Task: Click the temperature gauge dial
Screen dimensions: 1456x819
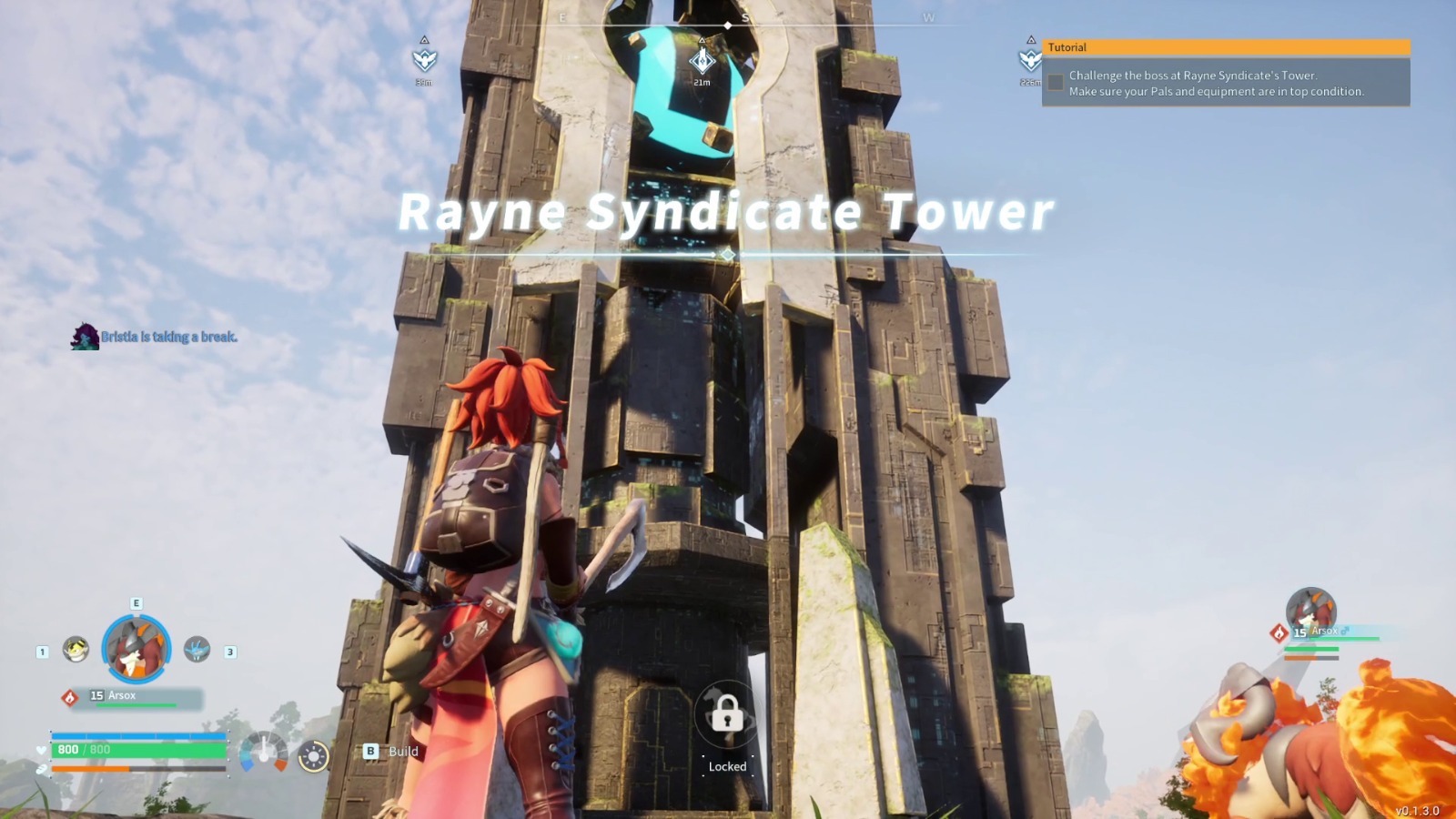Action: pyautogui.click(x=264, y=753)
